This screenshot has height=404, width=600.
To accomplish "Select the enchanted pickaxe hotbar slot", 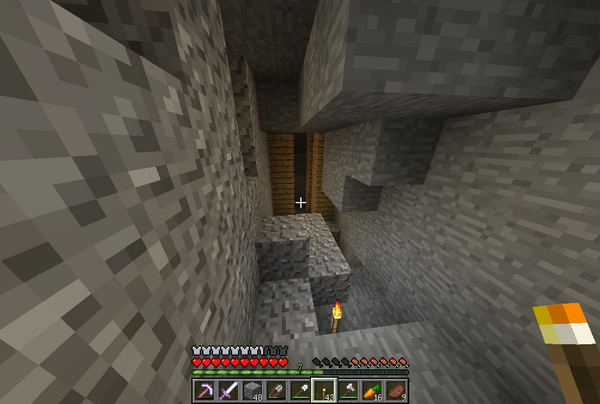I will tap(204, 390).
